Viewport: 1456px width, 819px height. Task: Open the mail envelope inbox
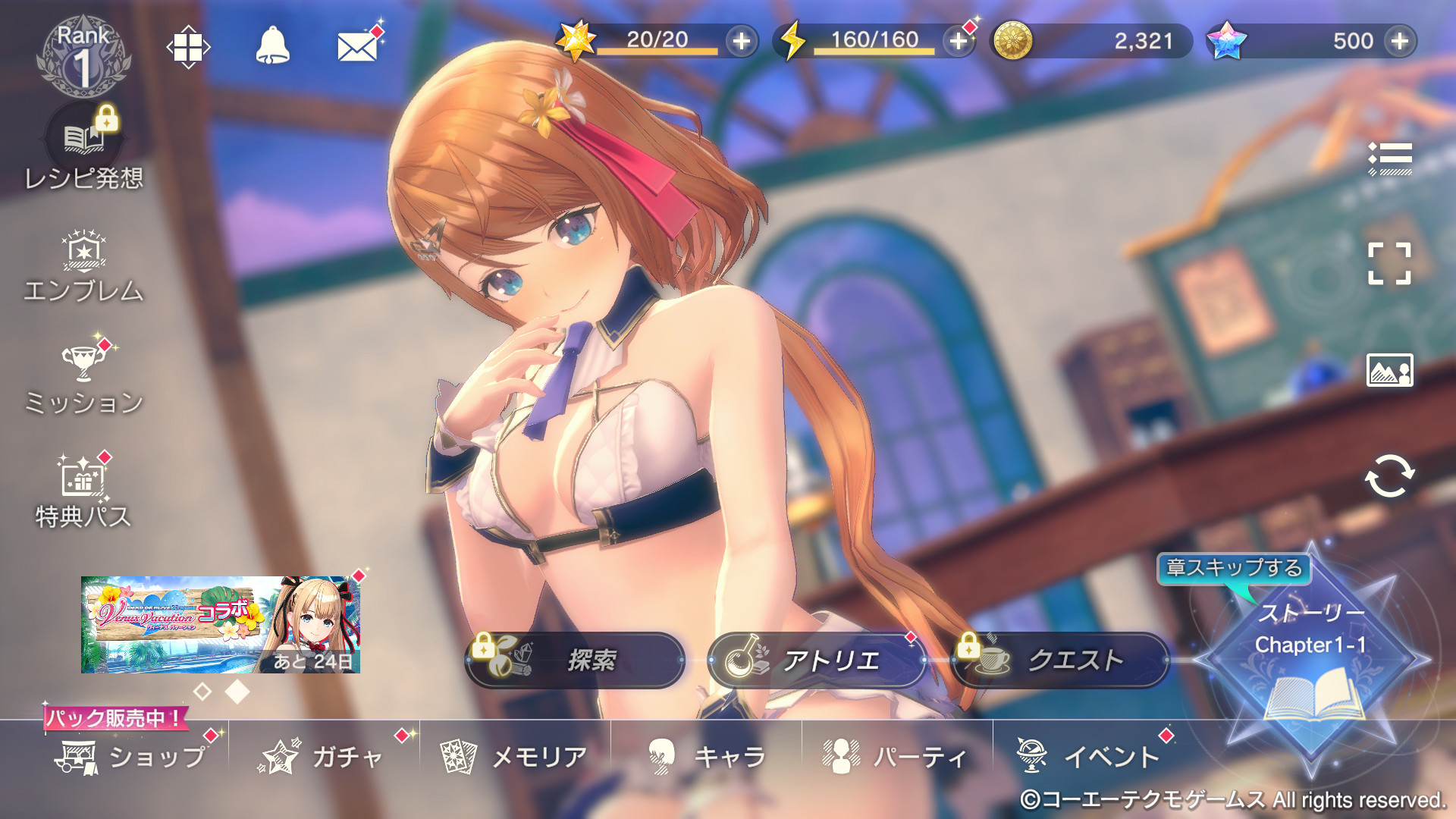pyautogui.click(x=357, y=47)
